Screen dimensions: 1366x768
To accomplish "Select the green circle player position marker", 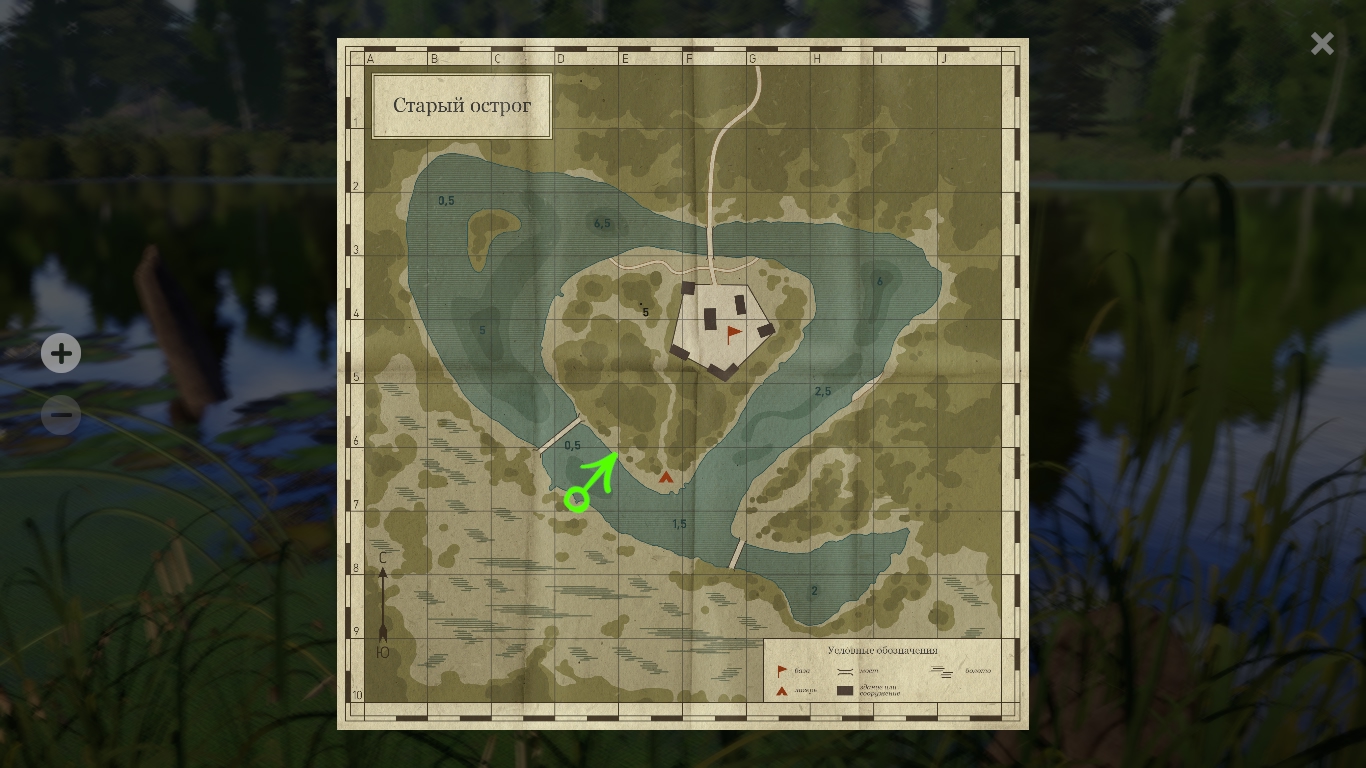I will pos(576,498).
